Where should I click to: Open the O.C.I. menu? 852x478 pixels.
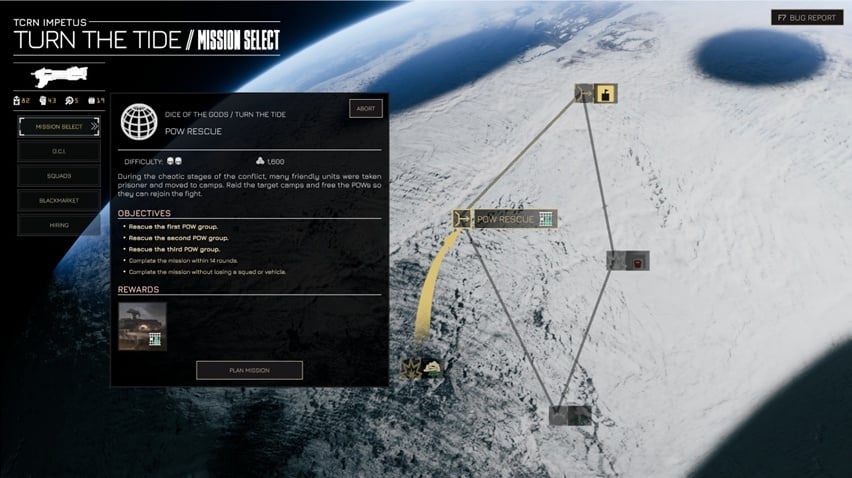coord(58,151)
